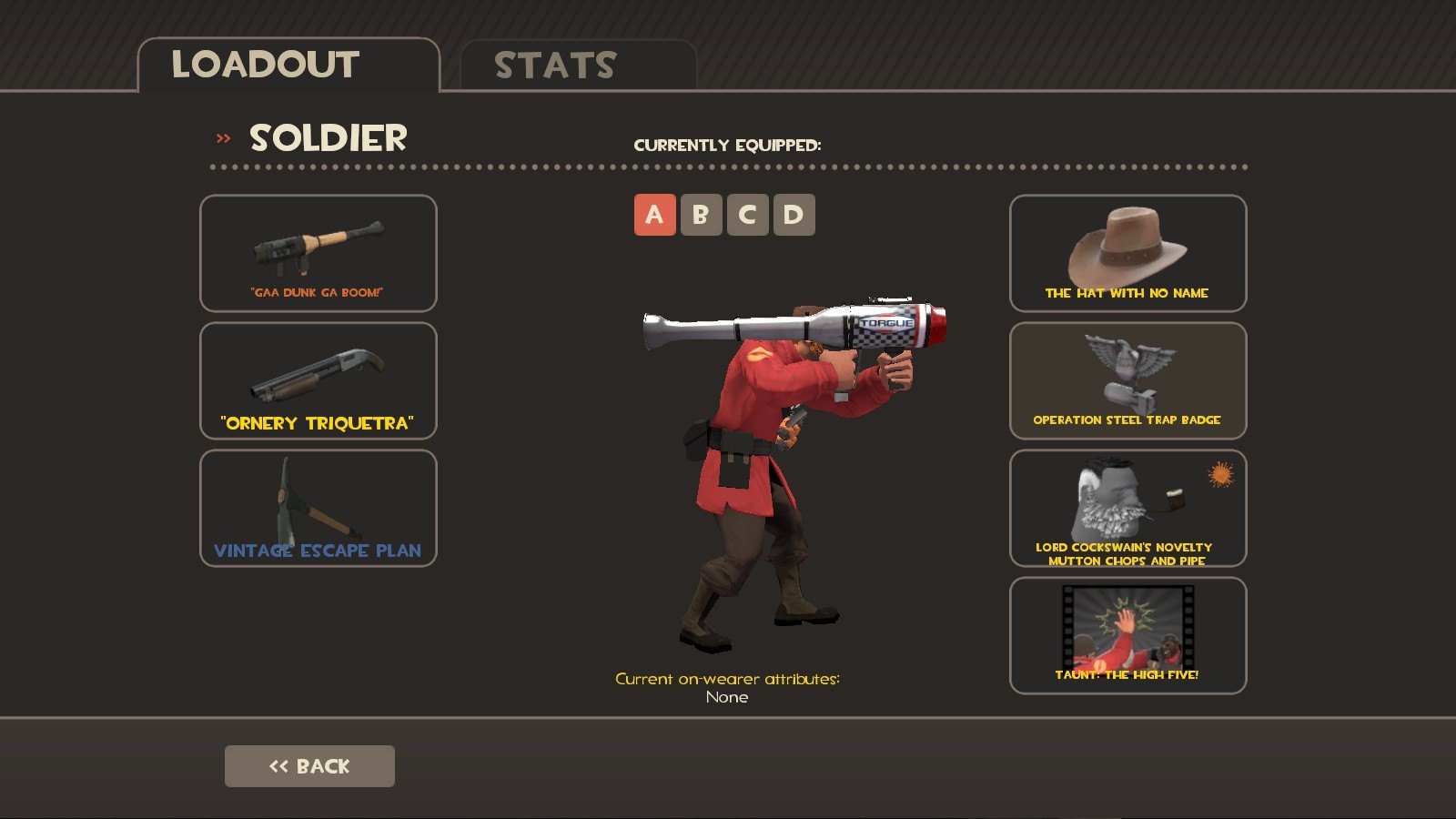The height and width of the screenshot is (819, 1456).
Task: Choose loadout preset C
Action: 747,215
